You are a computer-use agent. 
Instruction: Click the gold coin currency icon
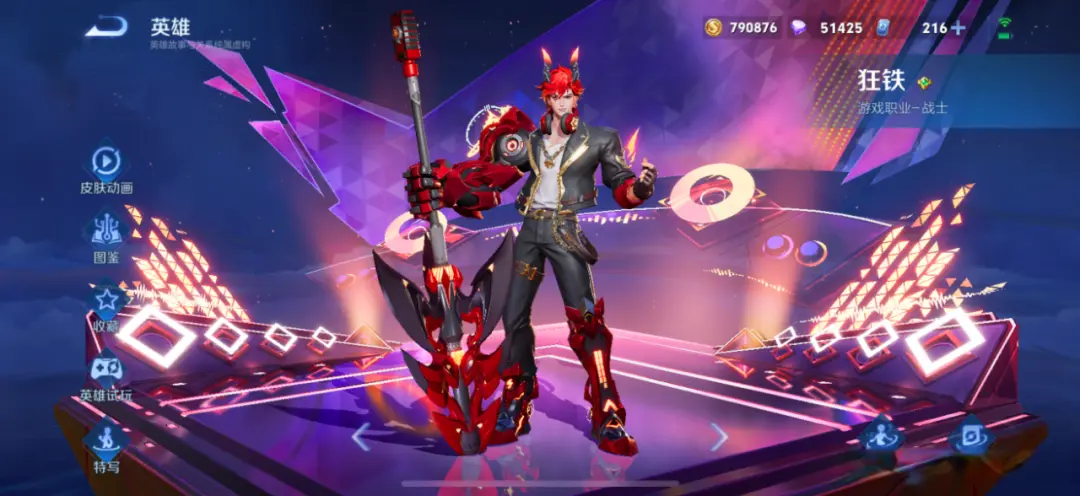click(x=713, y=27)
